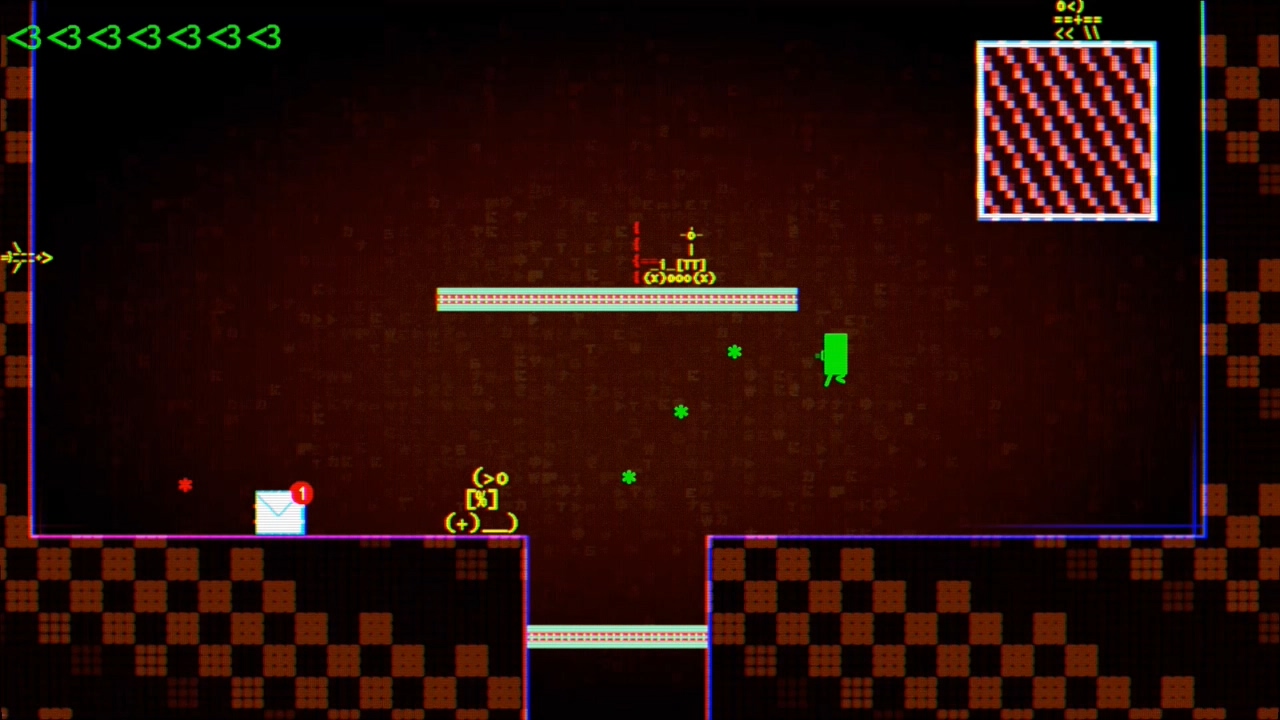Screen dimensions: 1280x720
Task: Select the last heart in the health row
Action: pos(265,37)
